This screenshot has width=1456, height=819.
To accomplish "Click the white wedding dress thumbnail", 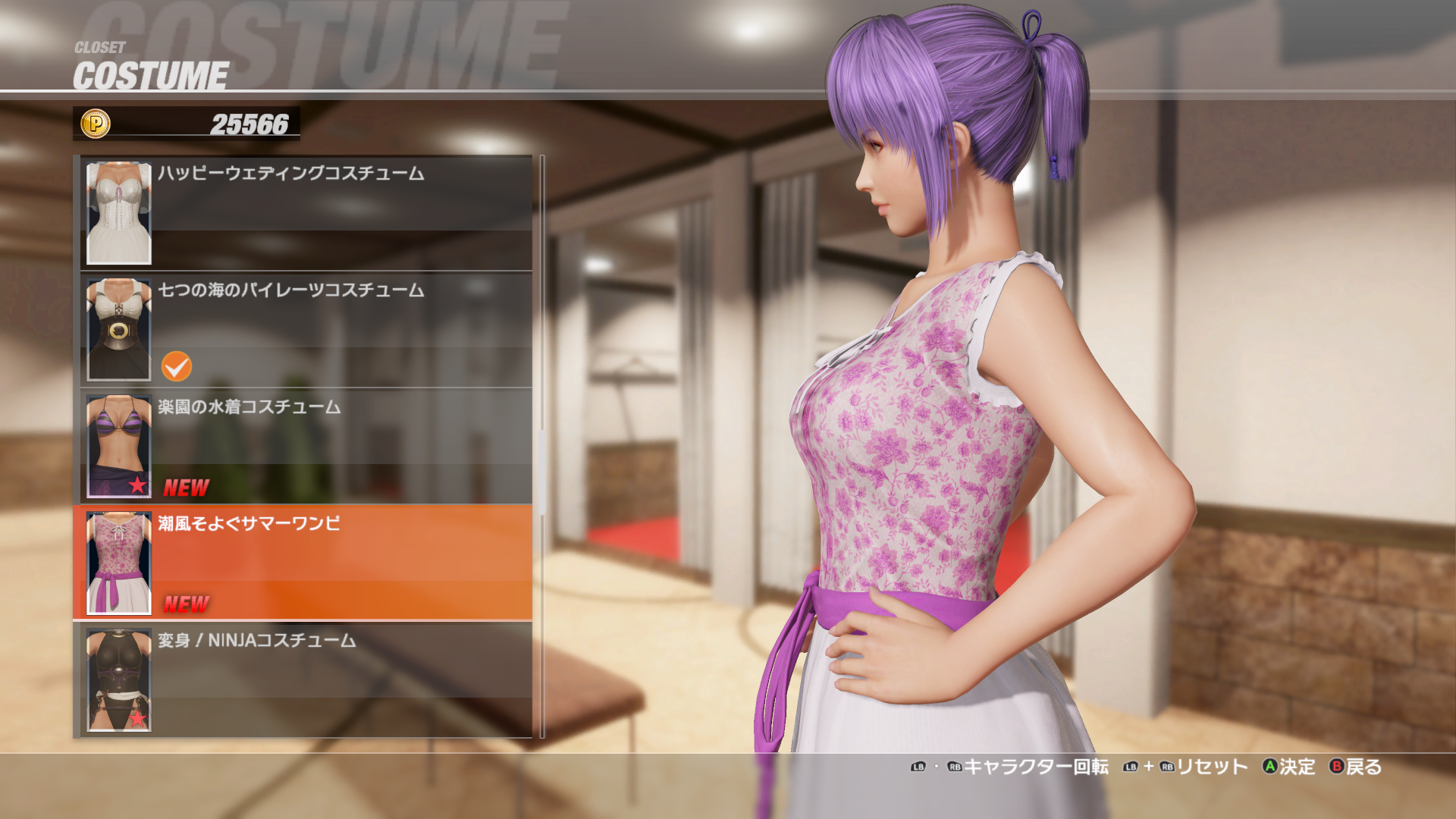I will [119, 213].
